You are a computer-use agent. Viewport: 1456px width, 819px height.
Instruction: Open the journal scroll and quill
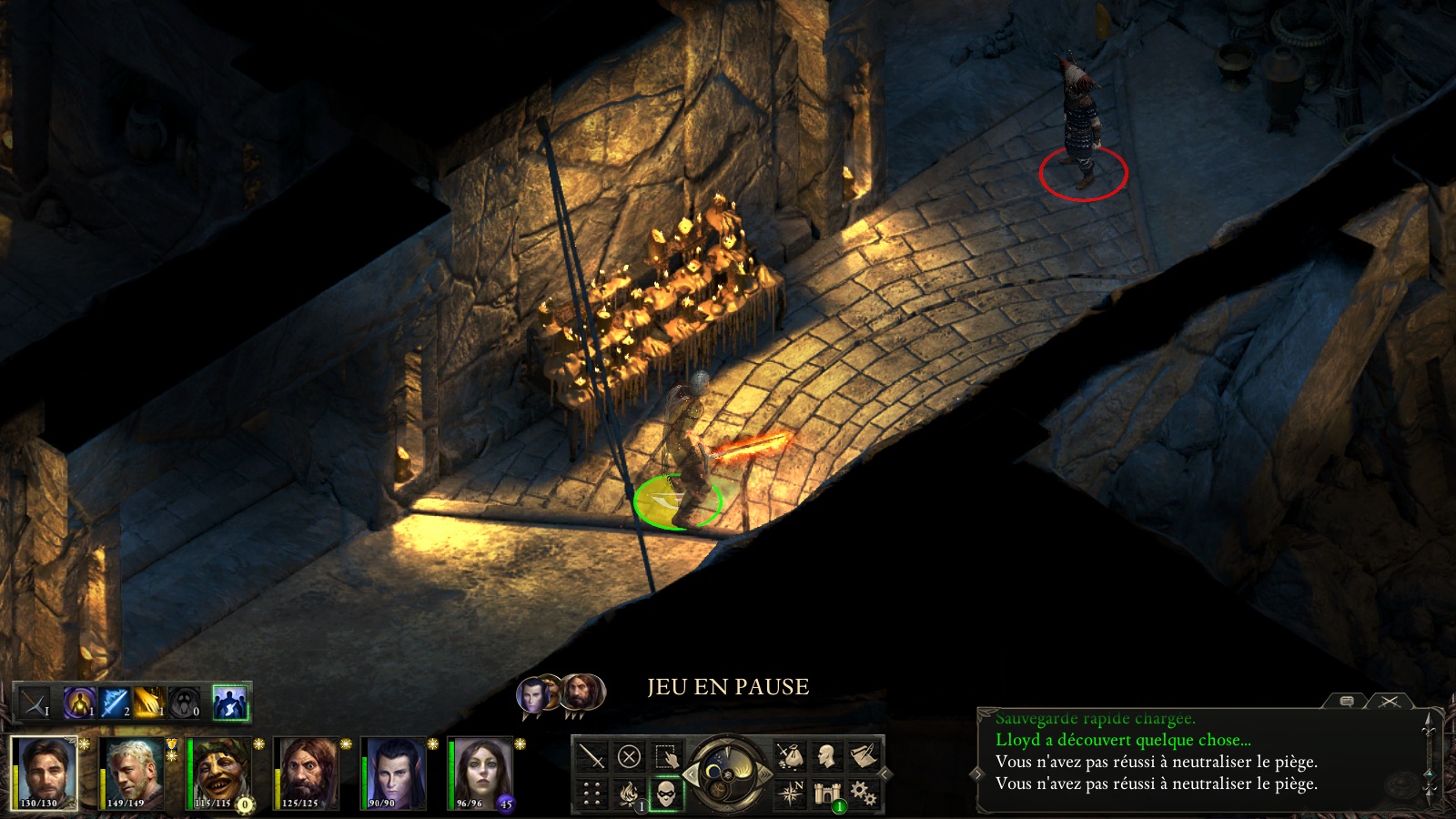coord(863,756)
